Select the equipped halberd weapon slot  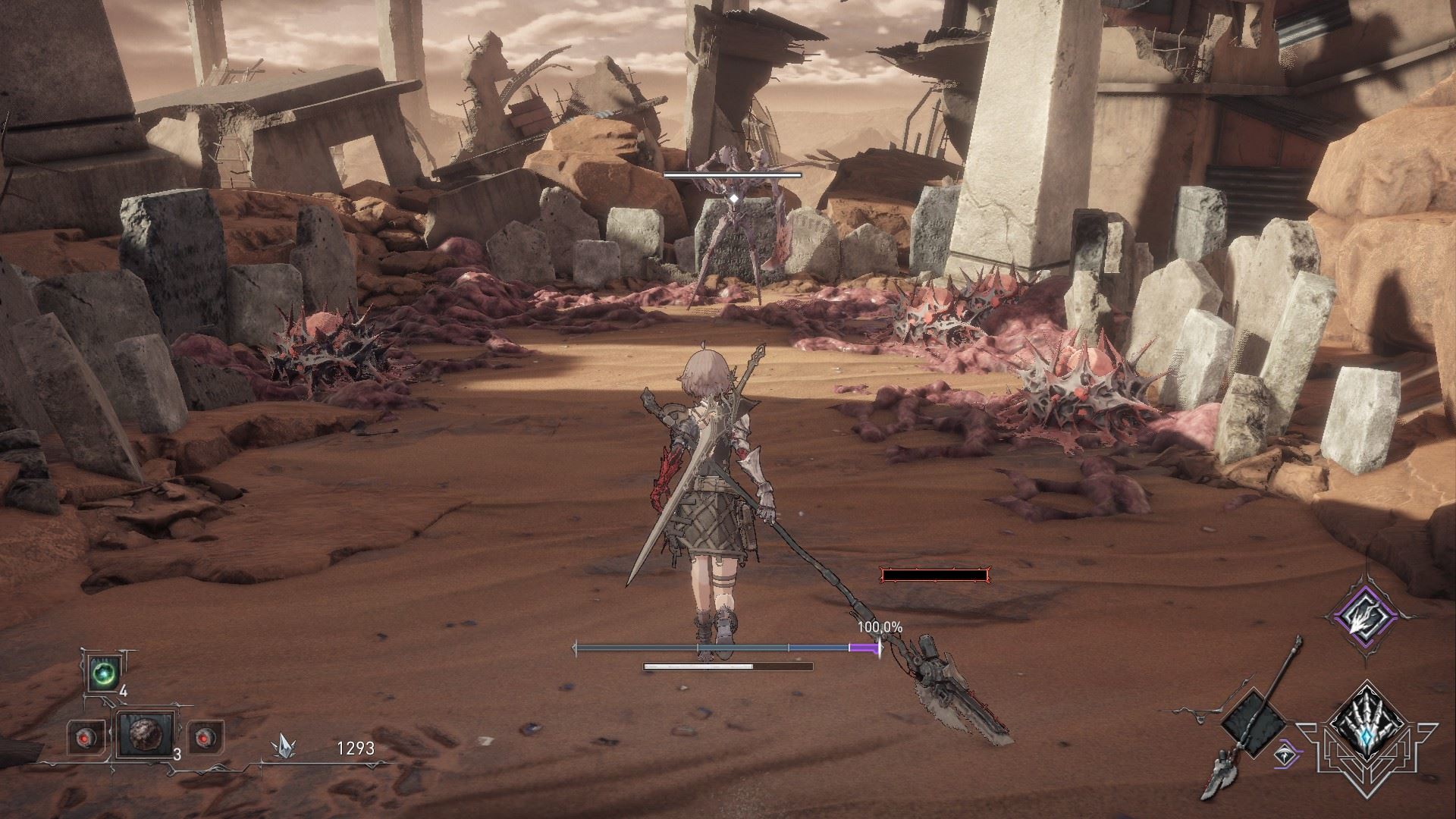[x=1254, y=724]
